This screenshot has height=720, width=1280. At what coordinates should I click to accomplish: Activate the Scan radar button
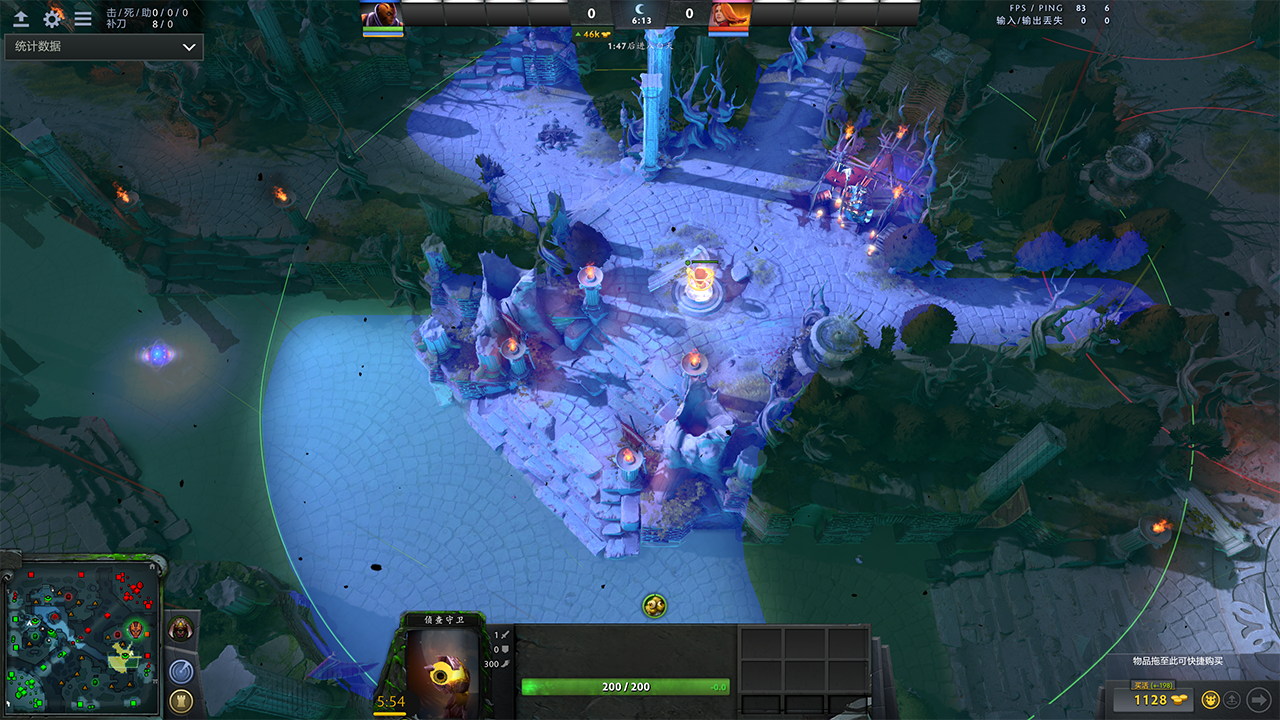[181, 671]
